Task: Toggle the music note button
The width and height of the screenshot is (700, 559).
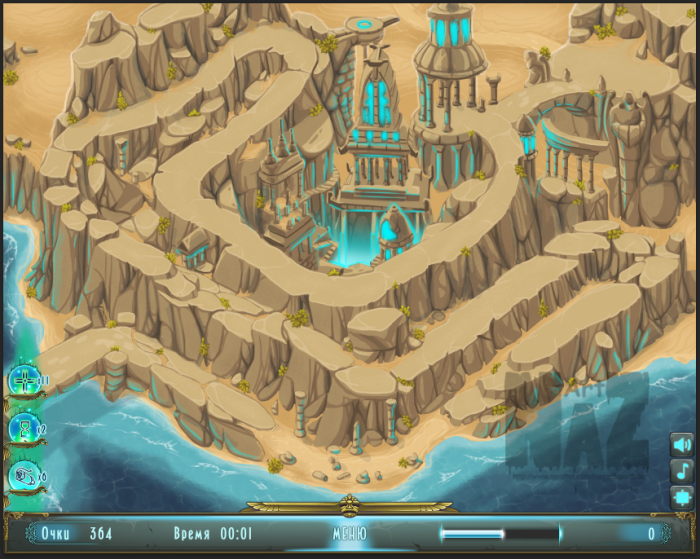Action: tap(682, 470)
